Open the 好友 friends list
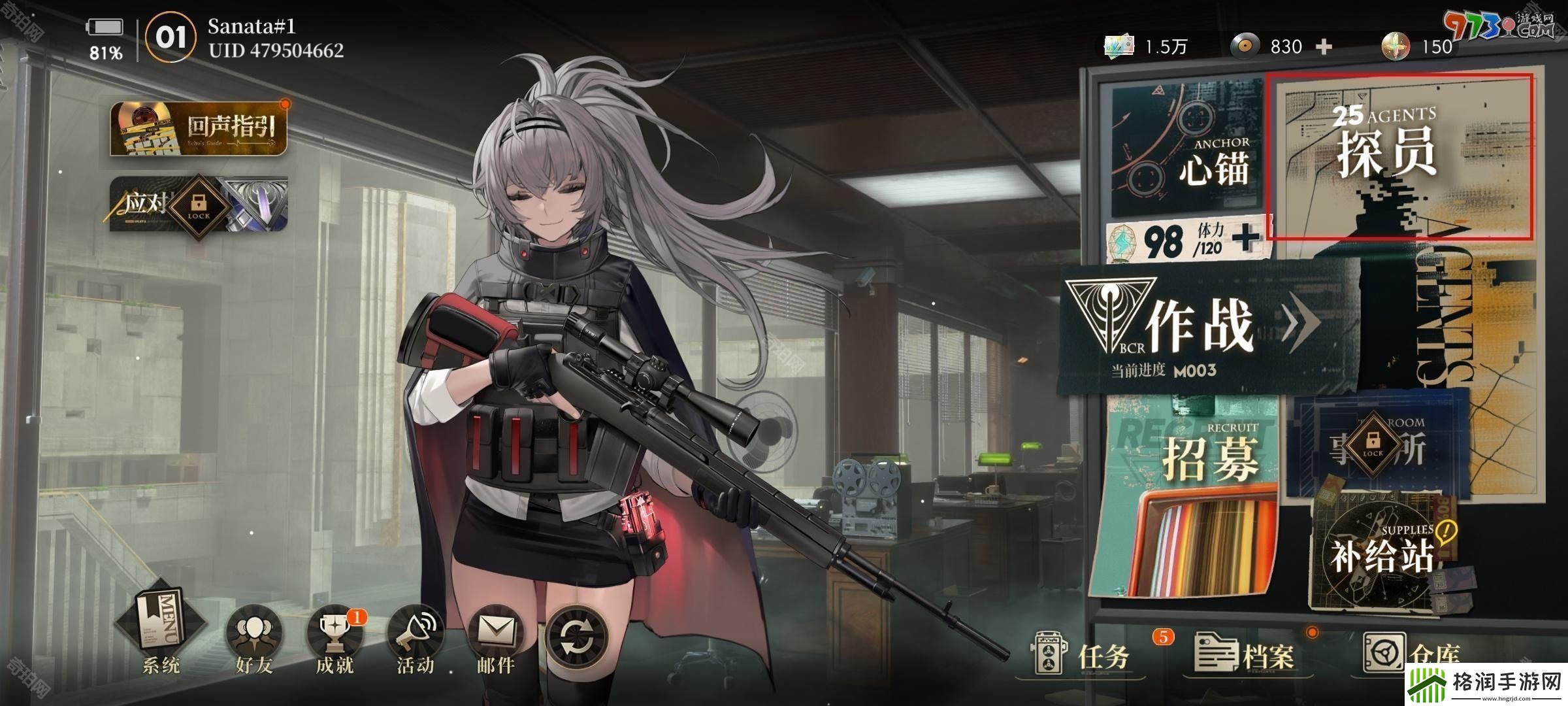The width and height of the screenshot is (1568, 706). 253,641
